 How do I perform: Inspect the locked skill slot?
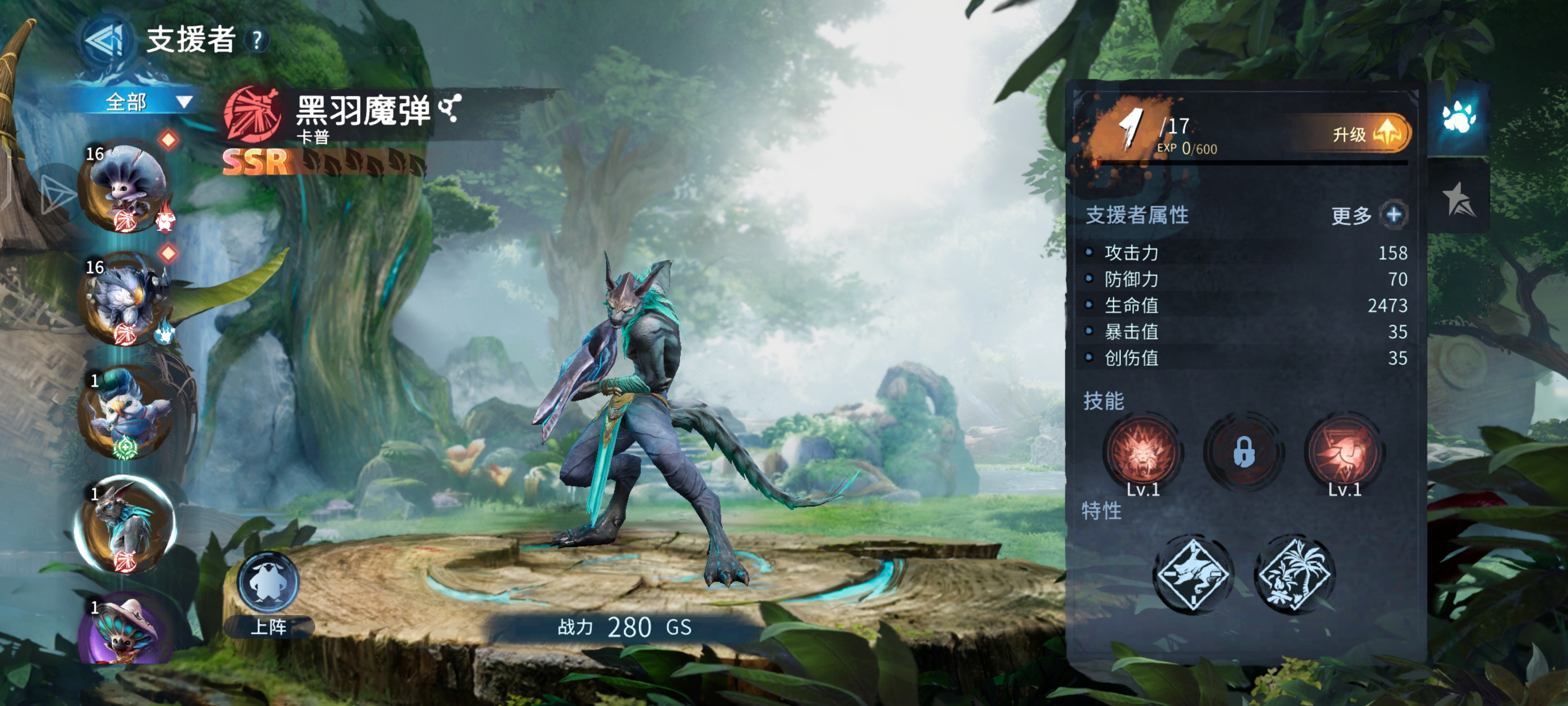1244,453
